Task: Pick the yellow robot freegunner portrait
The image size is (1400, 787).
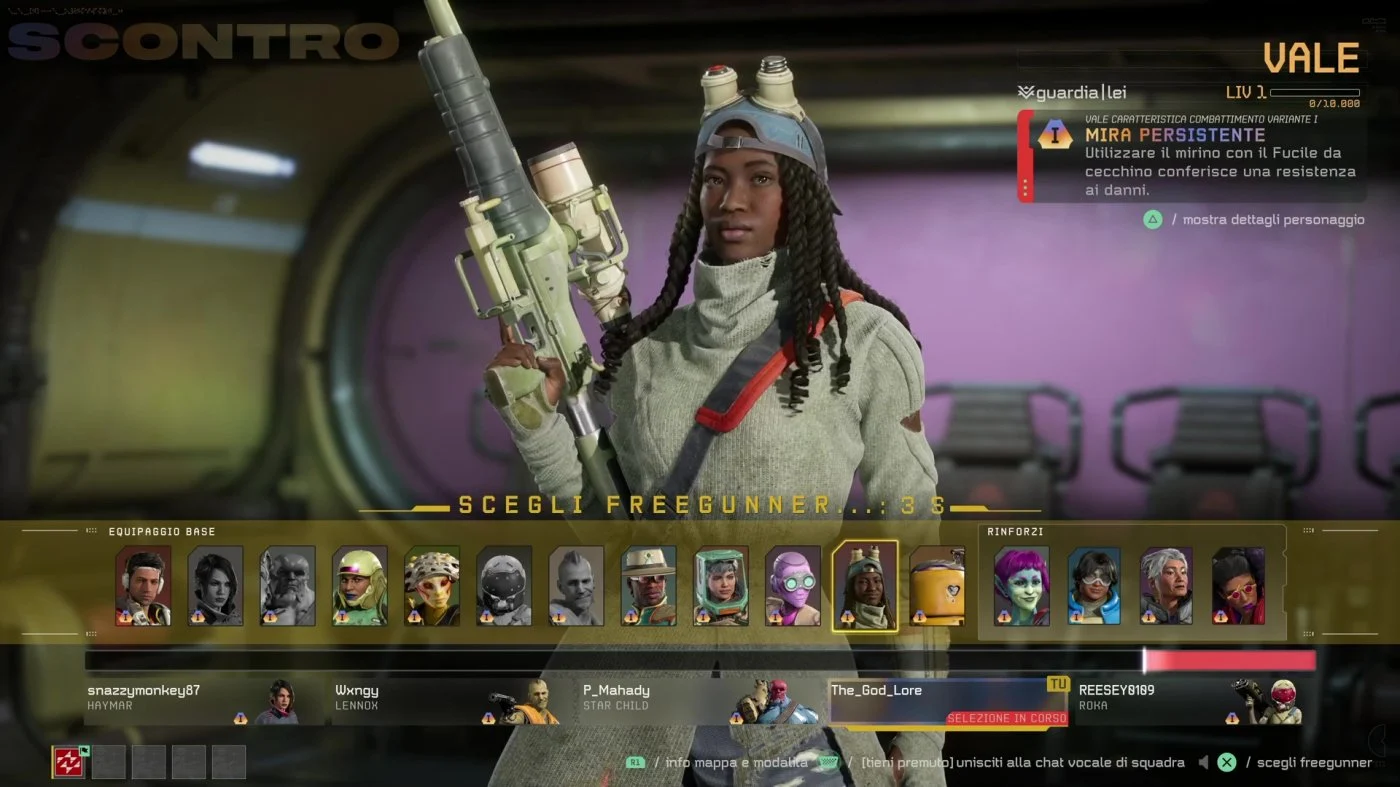Action: pyautogui.click(x=938, y=586)
